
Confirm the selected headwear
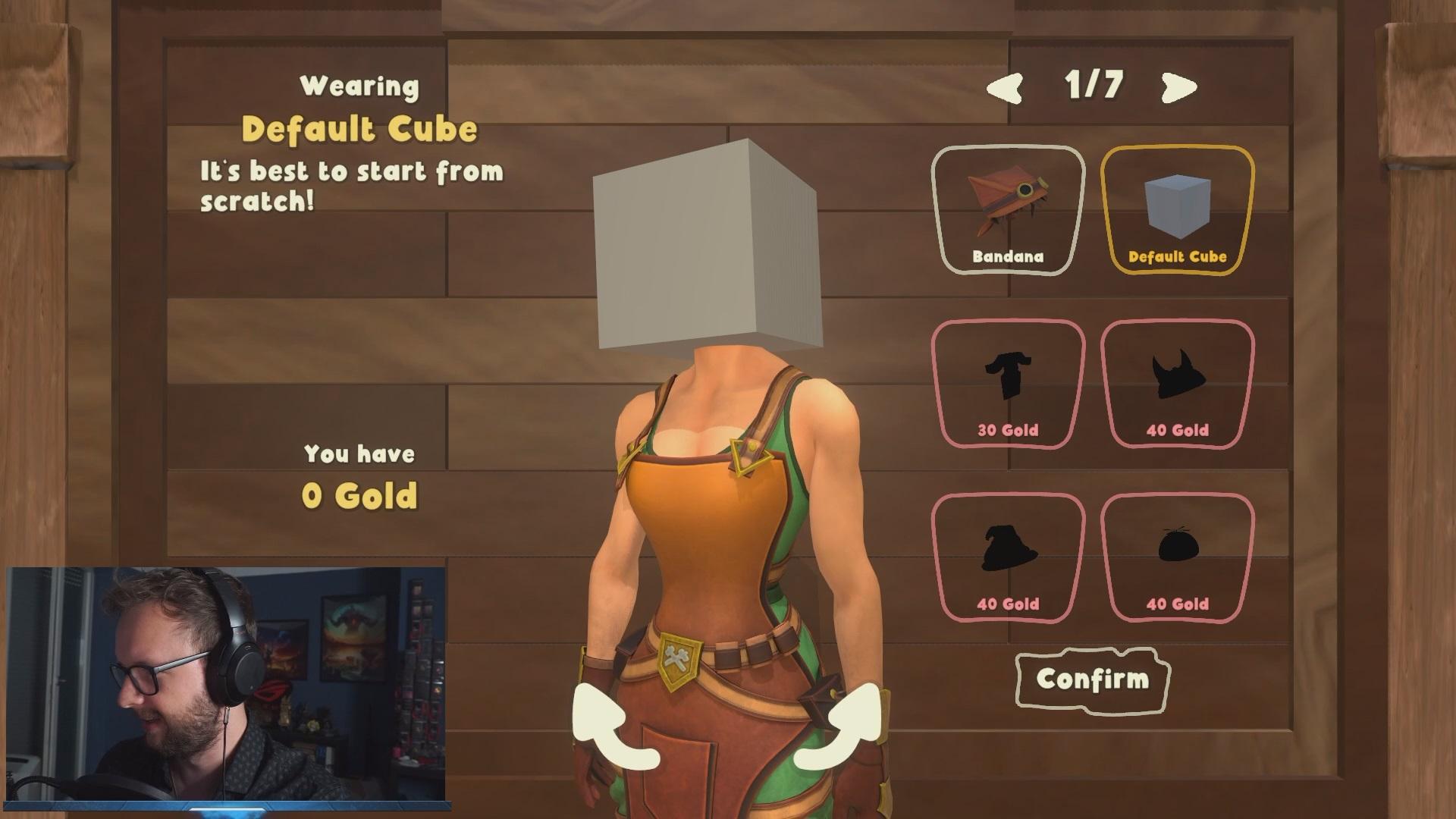[x=1092, y=679]
